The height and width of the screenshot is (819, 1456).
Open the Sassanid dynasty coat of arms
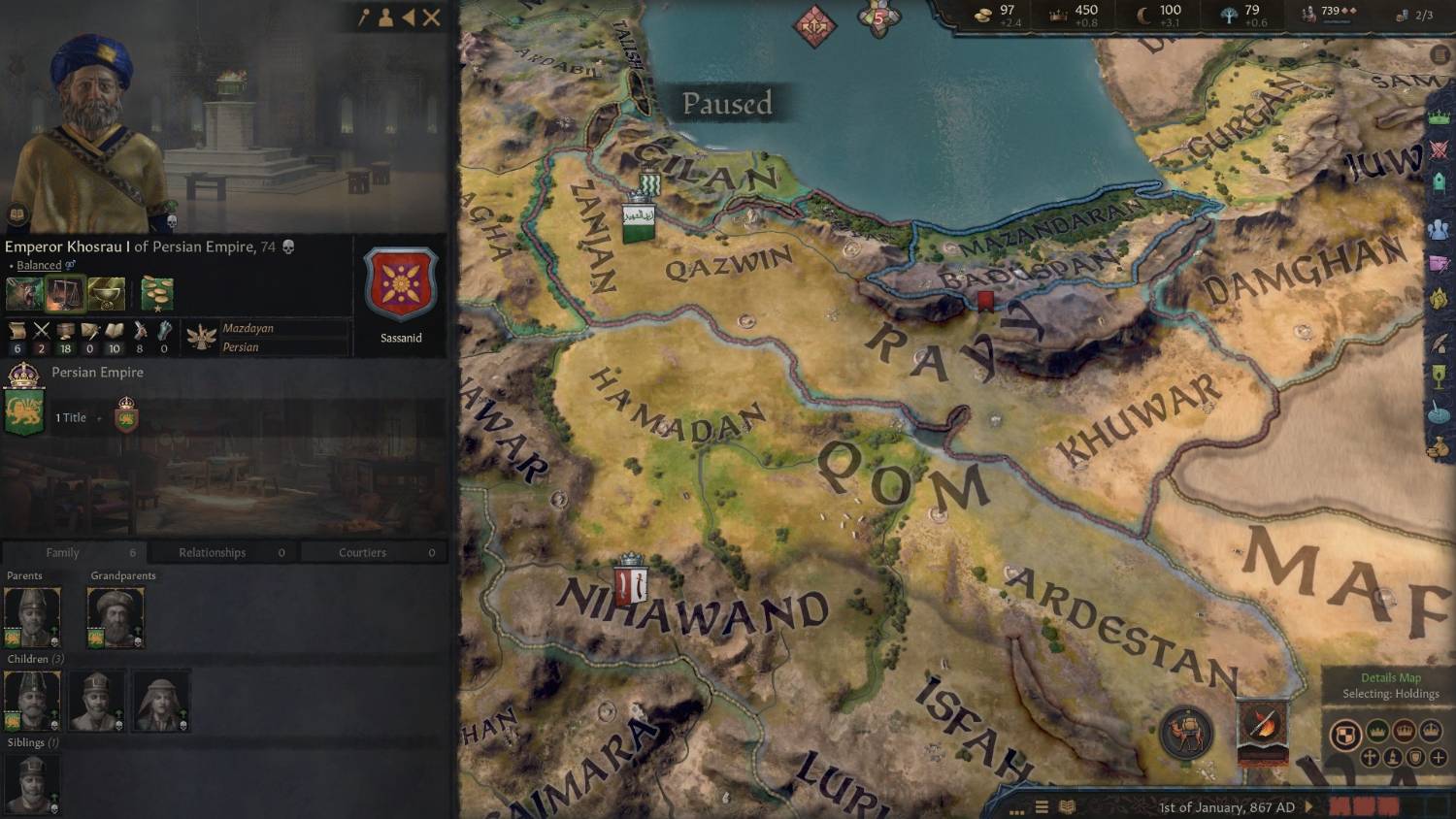click(x=400, y=285)
